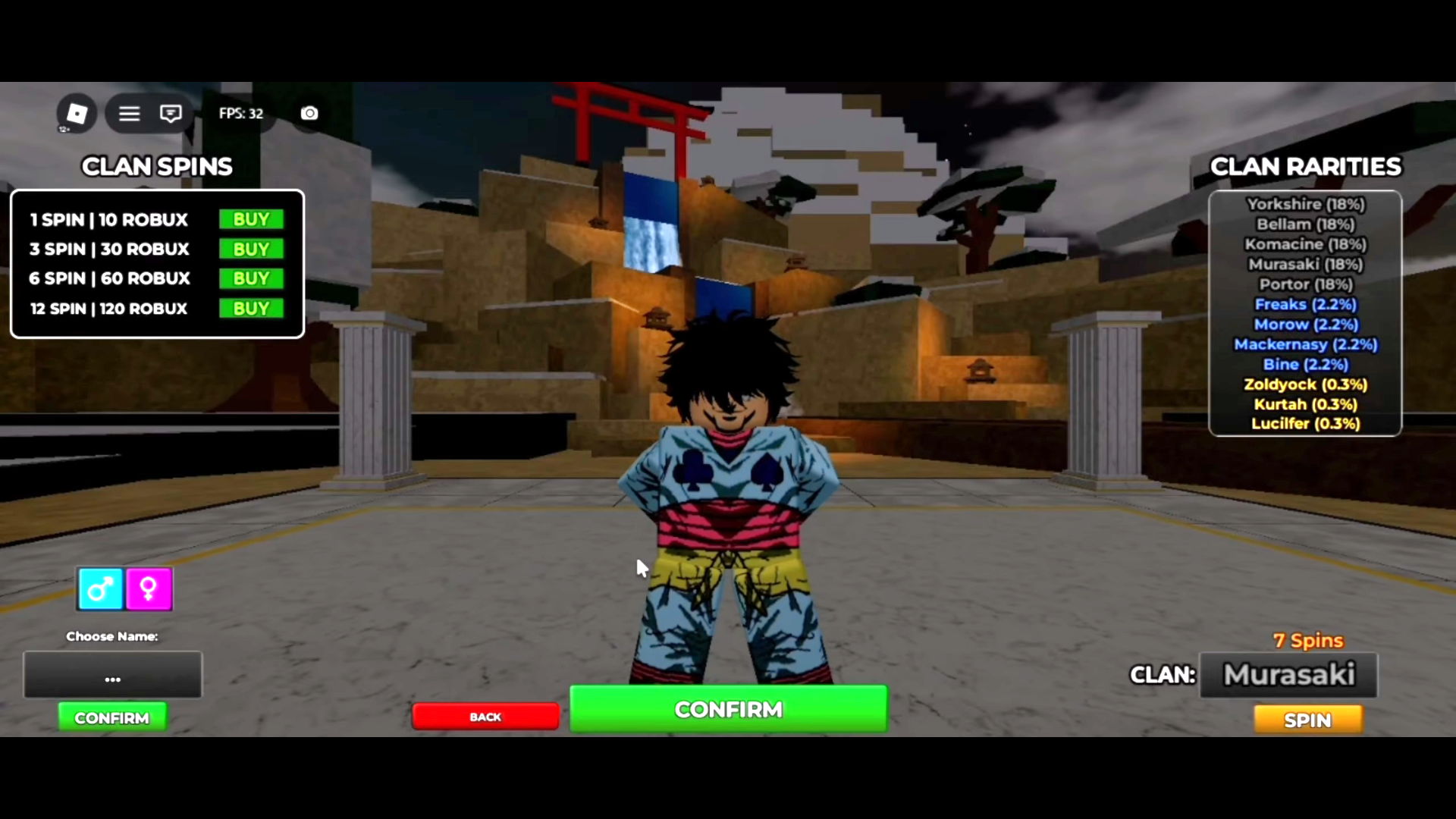Buy 1 spin for 10 Robux
The width and height of the screenshot is (1456, 819).
pyautogui.click(x=250, y=219)
